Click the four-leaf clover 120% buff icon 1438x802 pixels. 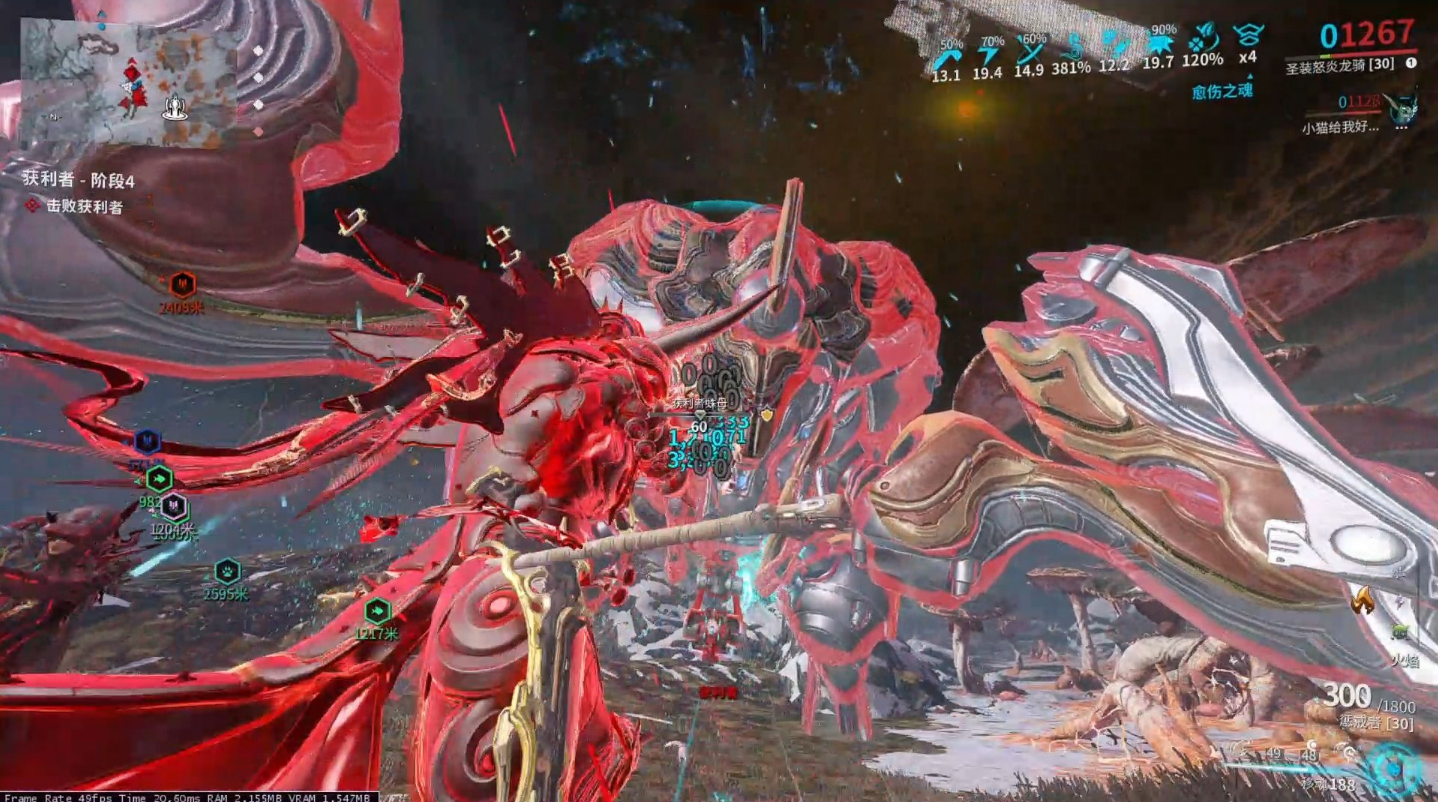[x=1202, y=41]
